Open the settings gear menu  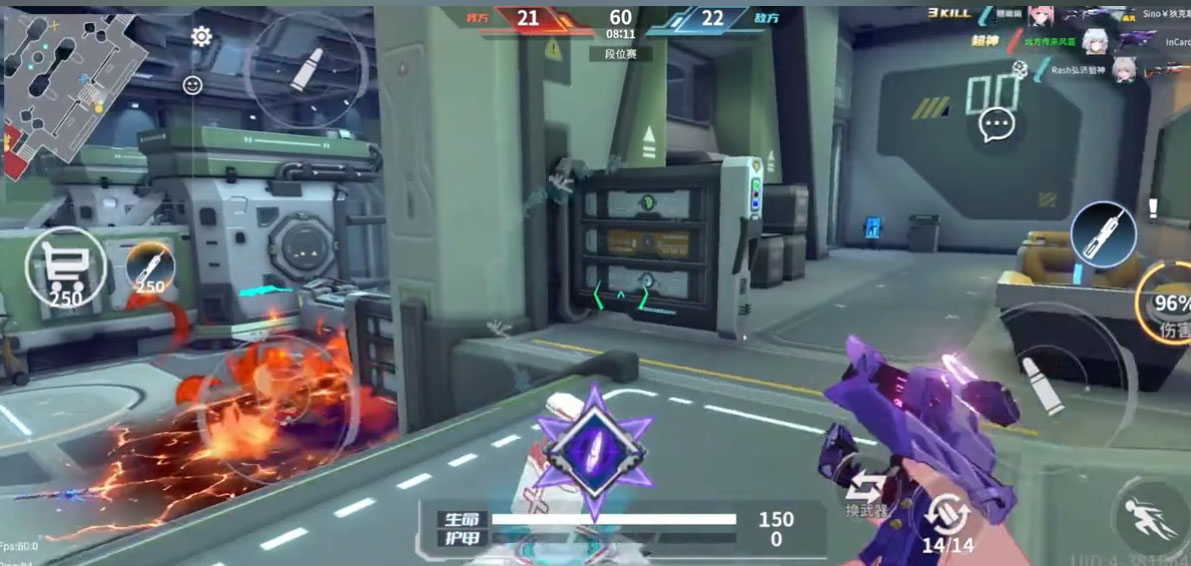[201, 37]
